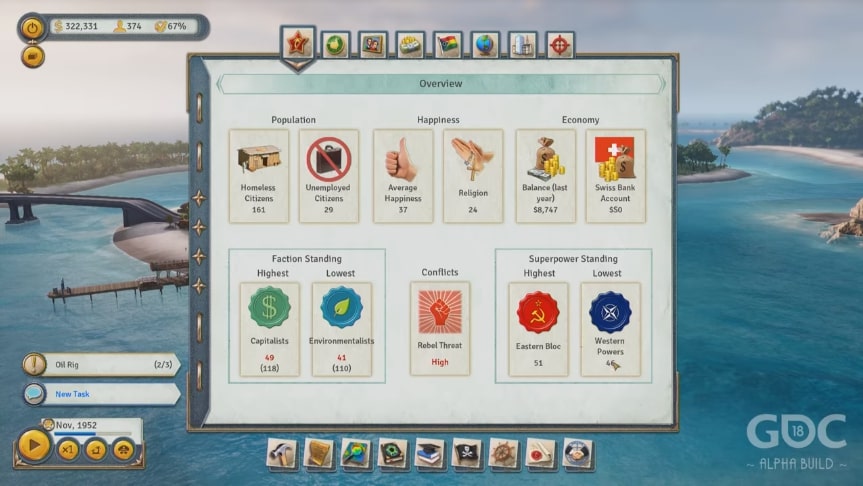863x486 pixels.
Task: Open the Eastern Bloc standing card
Action: [538, 329]
